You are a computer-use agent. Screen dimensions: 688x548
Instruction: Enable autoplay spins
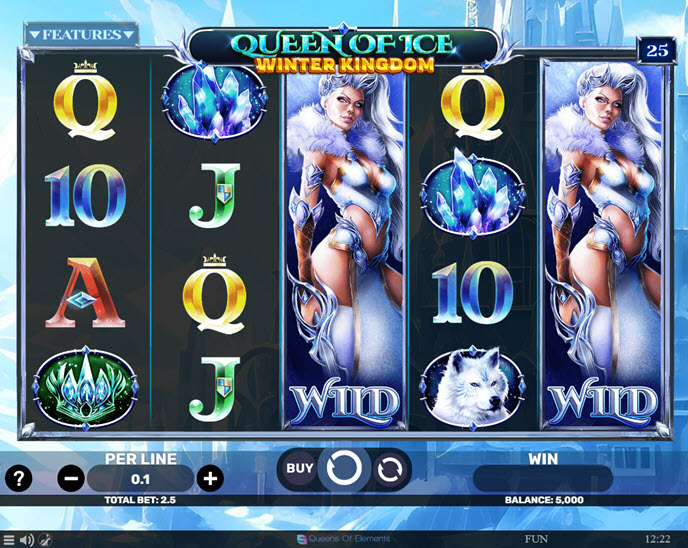(x=390, y=467)
